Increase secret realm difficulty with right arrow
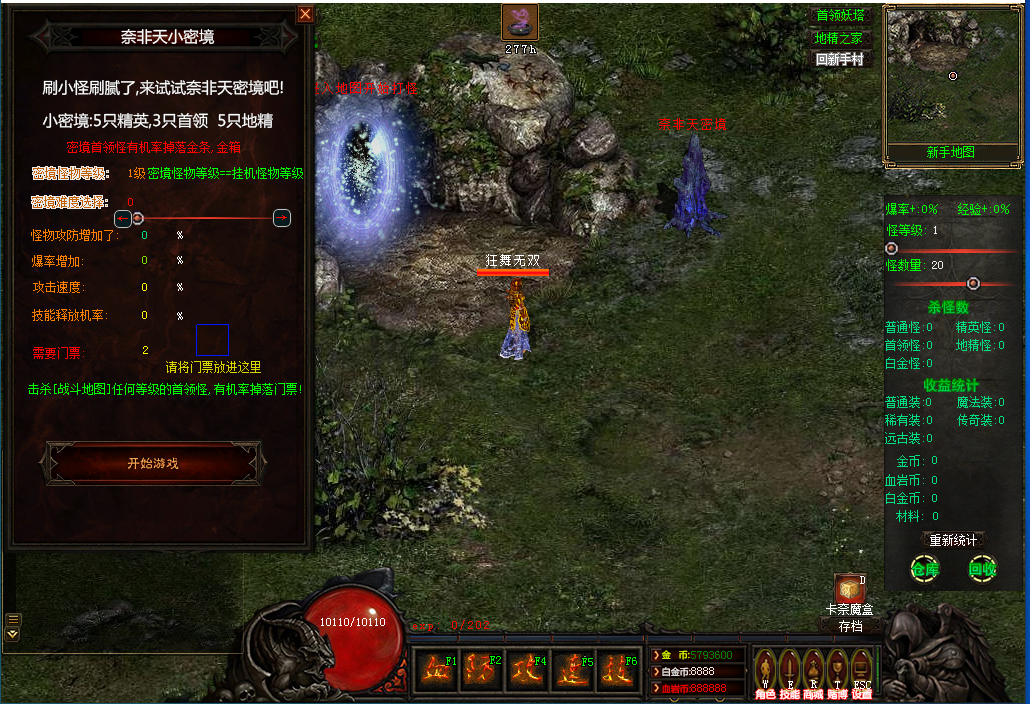The width and height of the screenshot is (1030, 704). 282,218
